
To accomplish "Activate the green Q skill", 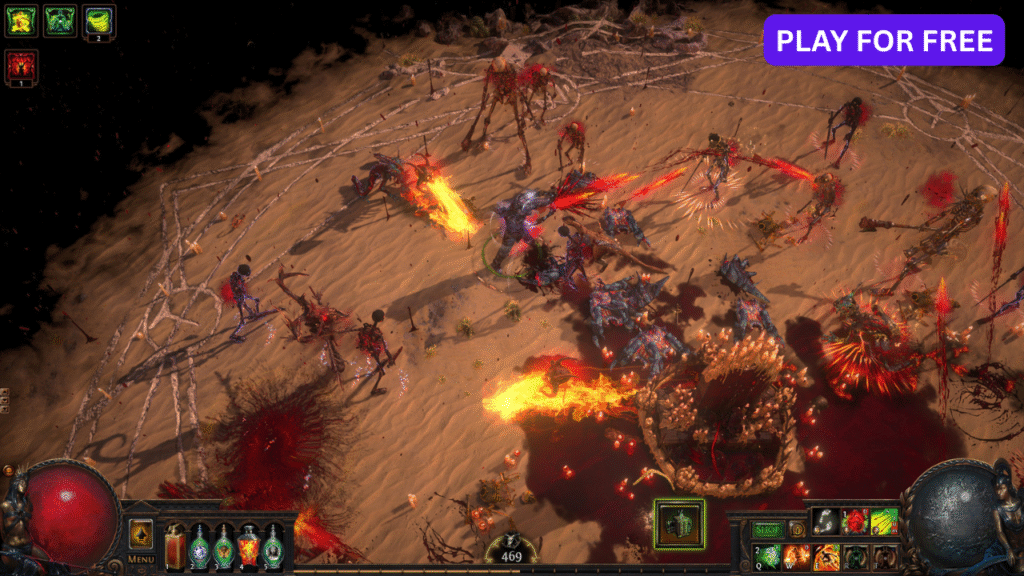I will 768,557.
